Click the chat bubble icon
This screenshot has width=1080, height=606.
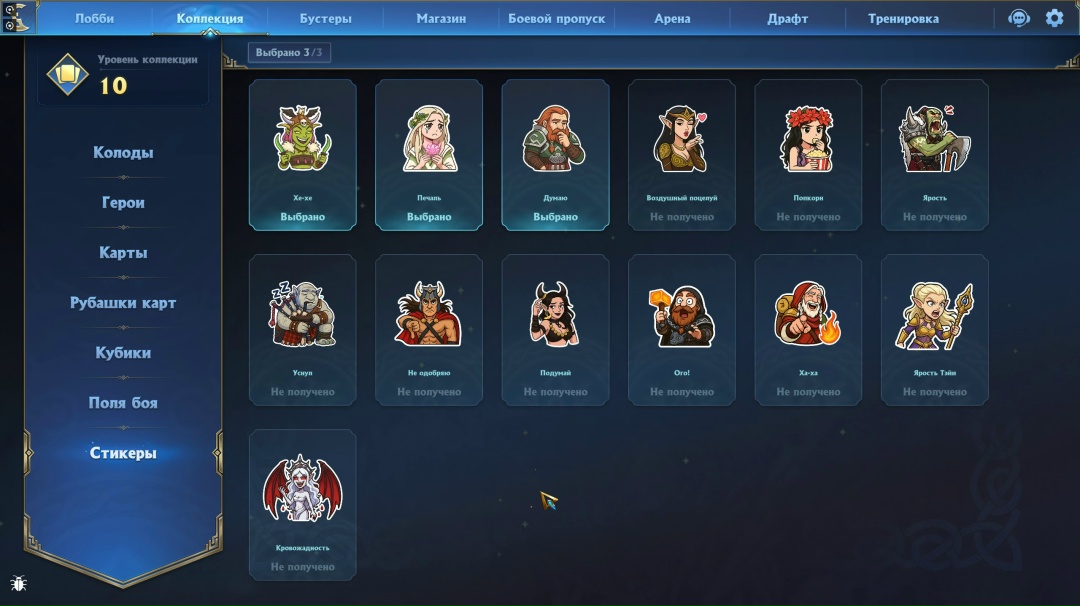click(x=1019, y=18)
